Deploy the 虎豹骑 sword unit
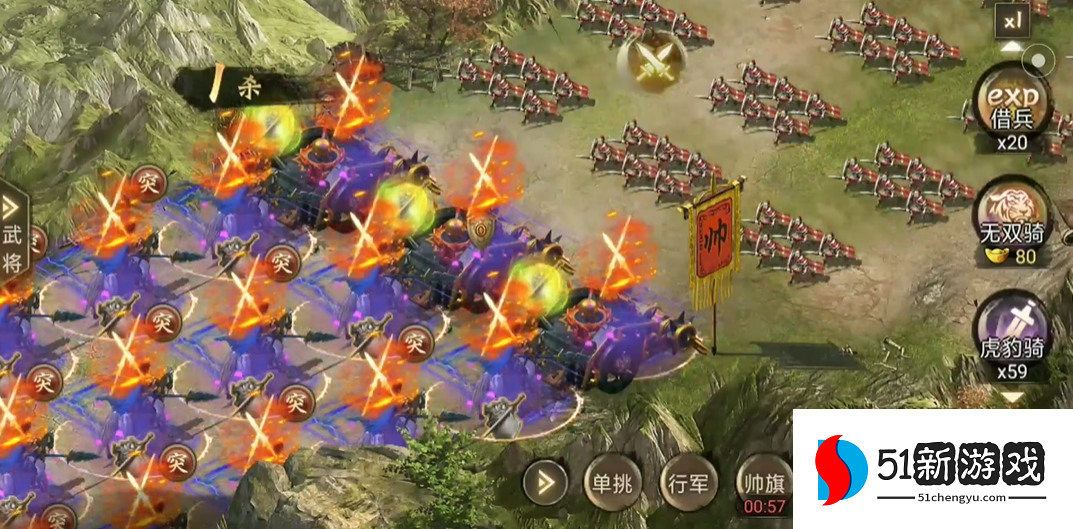1073x529 pixels. (1013, 337)
